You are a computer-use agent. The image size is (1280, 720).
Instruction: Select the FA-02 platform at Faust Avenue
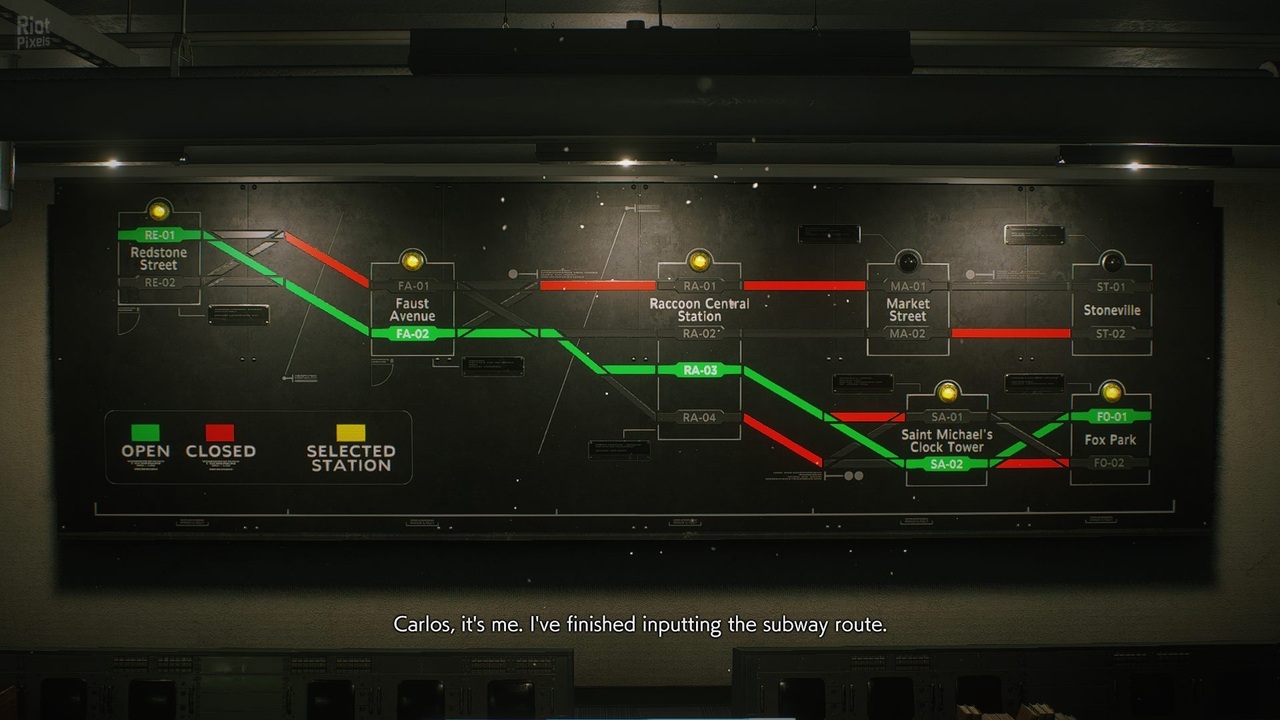tap(412, 333)
